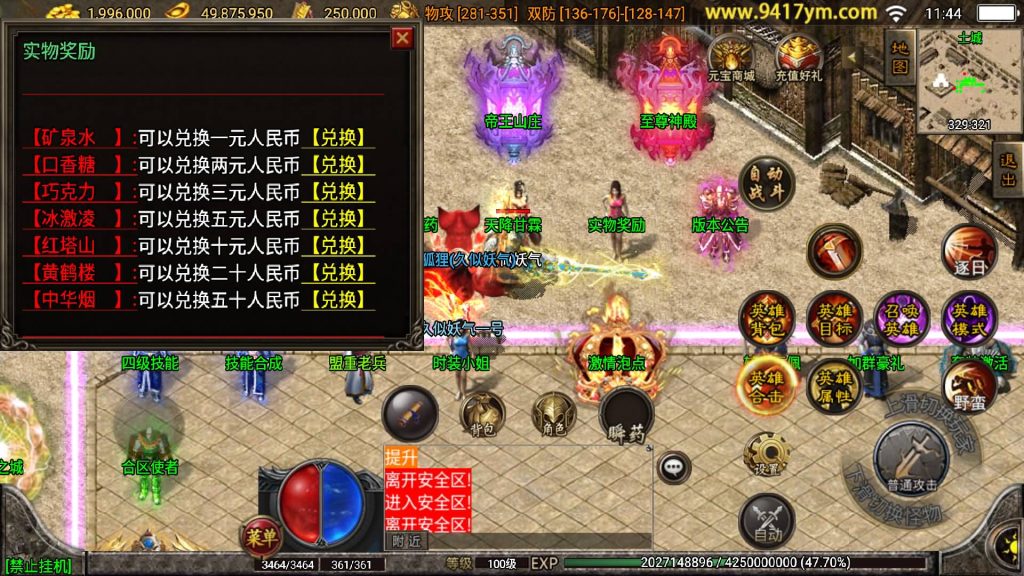
Task: Open the 地图 map button
Action: tap(900, 56)
